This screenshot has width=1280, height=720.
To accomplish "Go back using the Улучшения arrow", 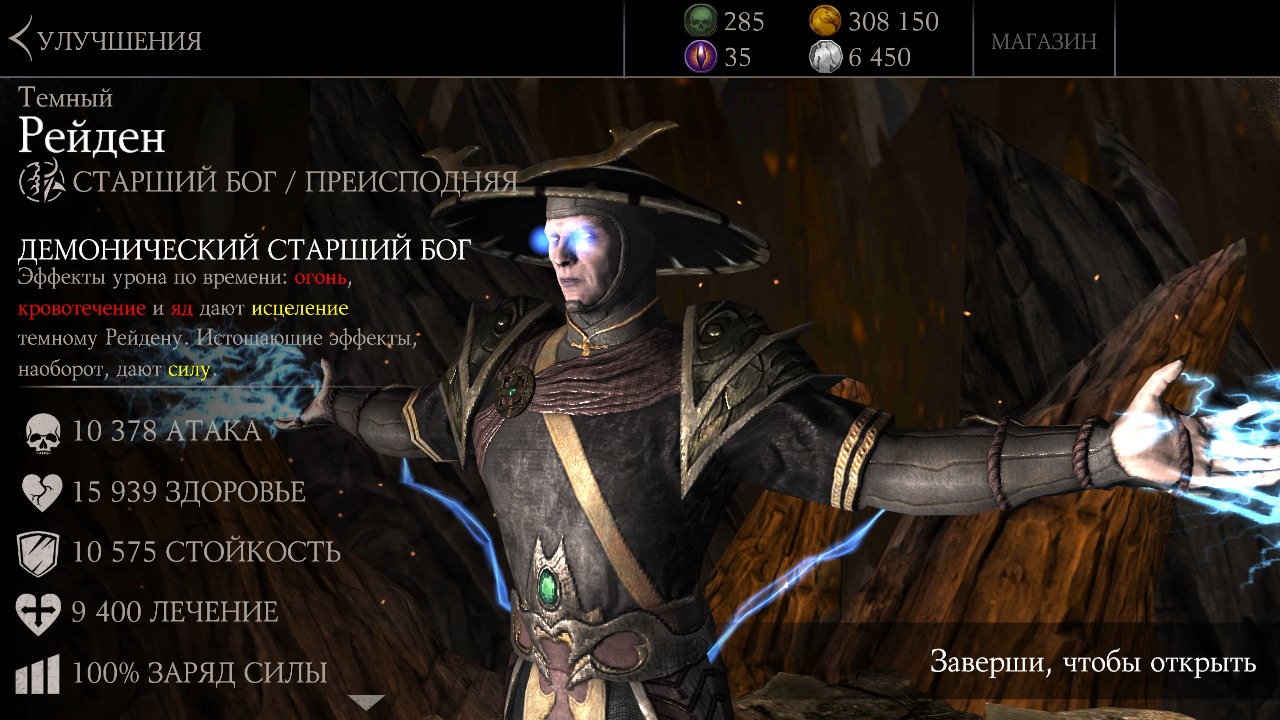I will pos(22,40).
